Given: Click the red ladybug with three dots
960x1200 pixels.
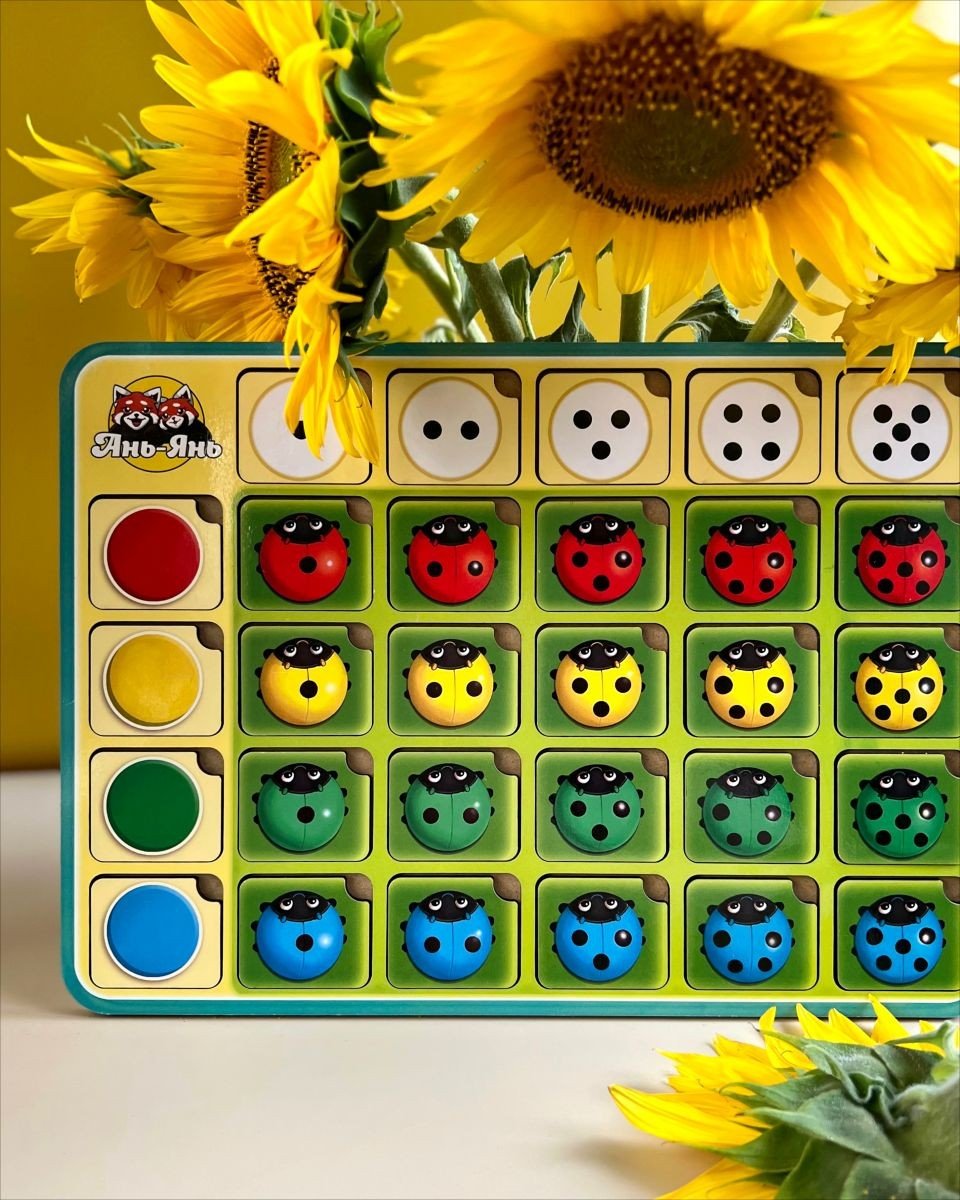Looking at the screenshot, I should [599, 558].
